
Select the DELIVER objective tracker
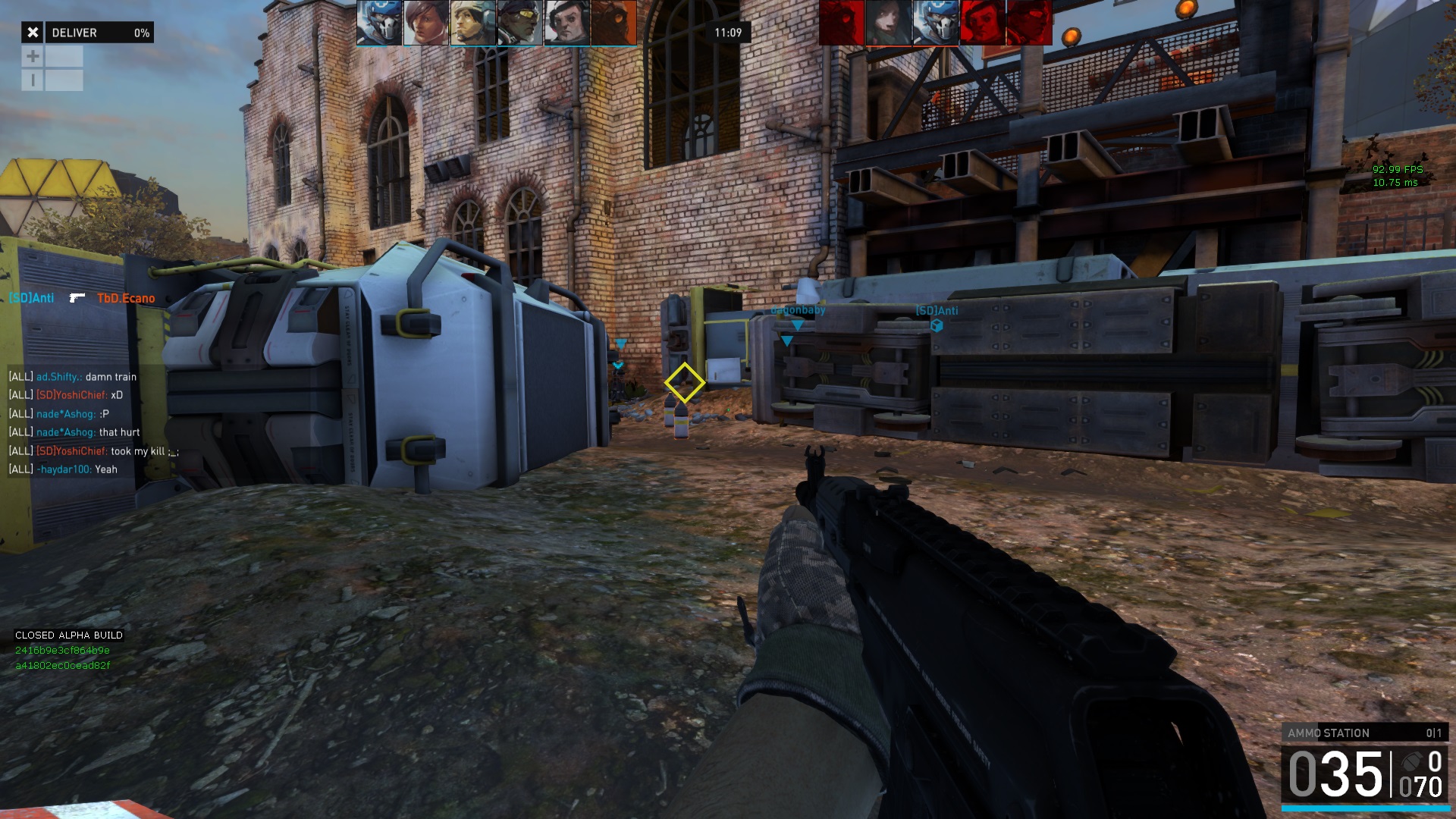pos(99,33)
